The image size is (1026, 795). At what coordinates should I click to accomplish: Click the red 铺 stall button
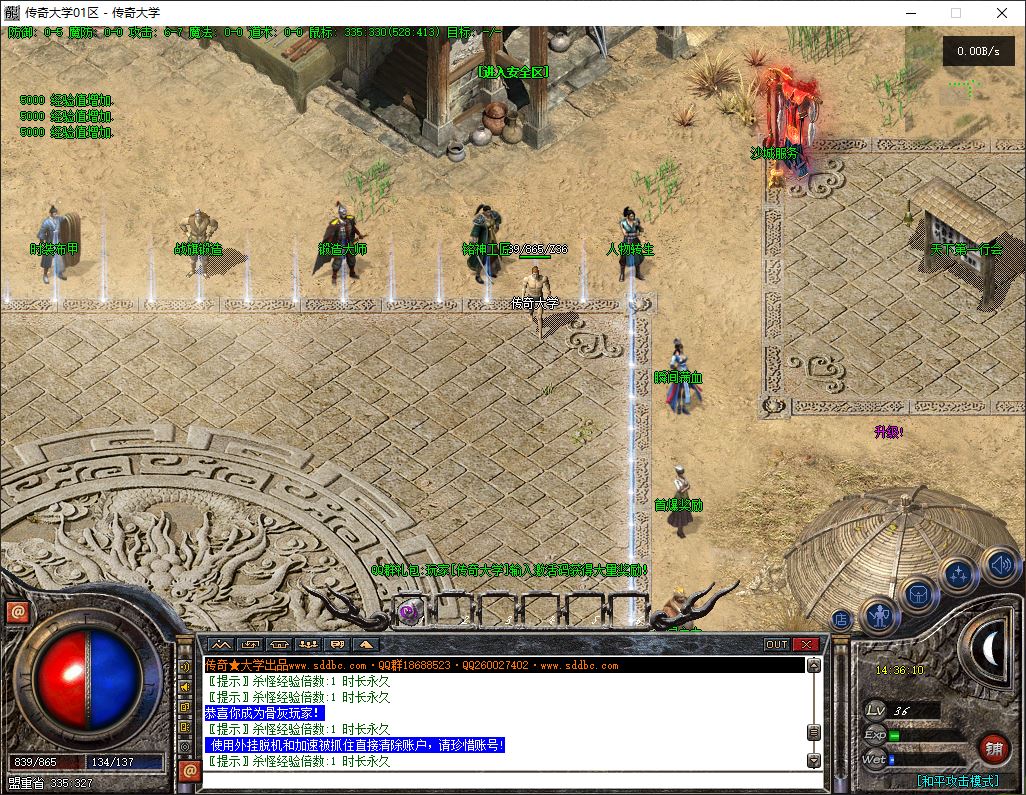click(x=993, y=747)
